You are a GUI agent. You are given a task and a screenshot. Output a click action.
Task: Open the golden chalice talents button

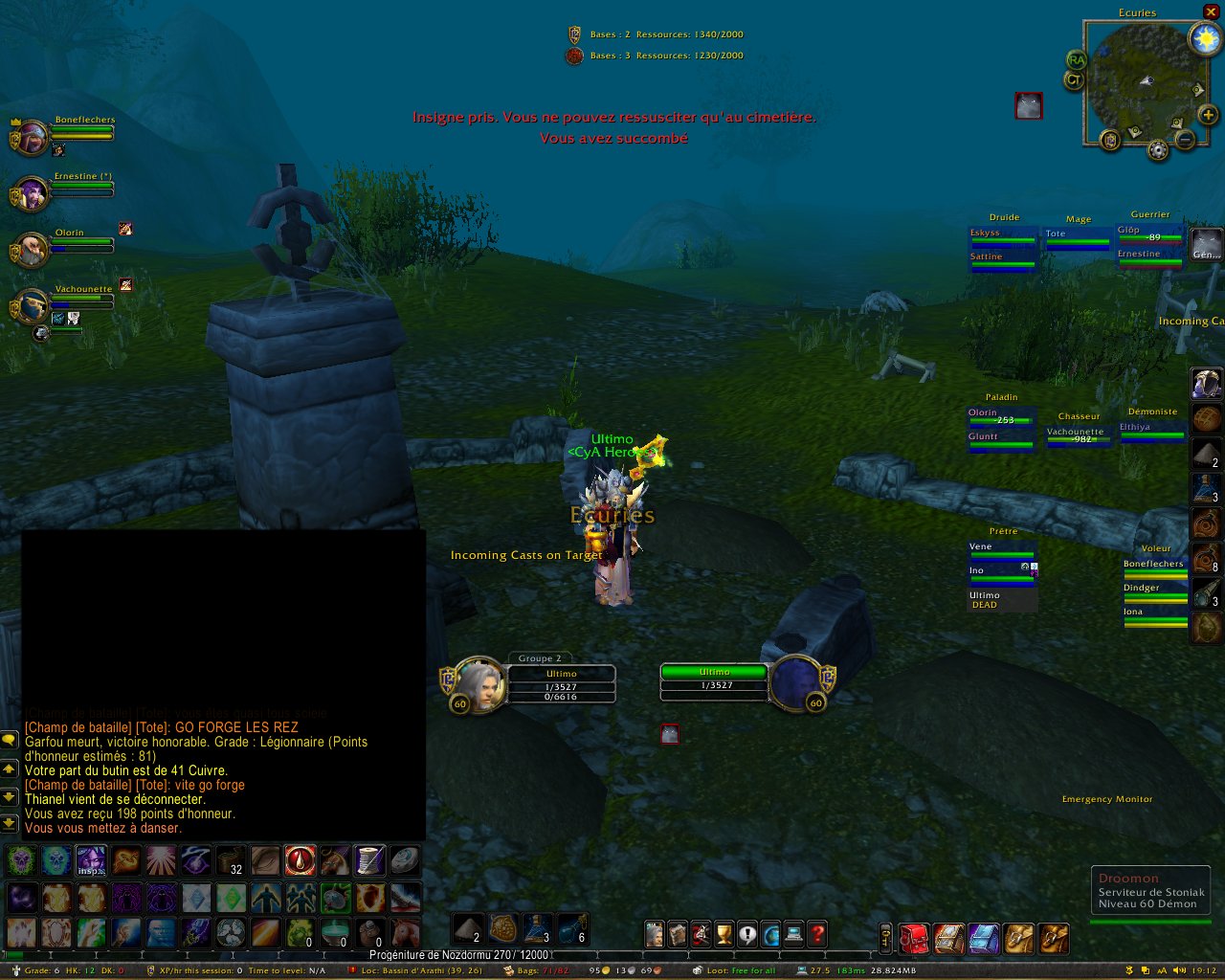click(x=724, y=934)
